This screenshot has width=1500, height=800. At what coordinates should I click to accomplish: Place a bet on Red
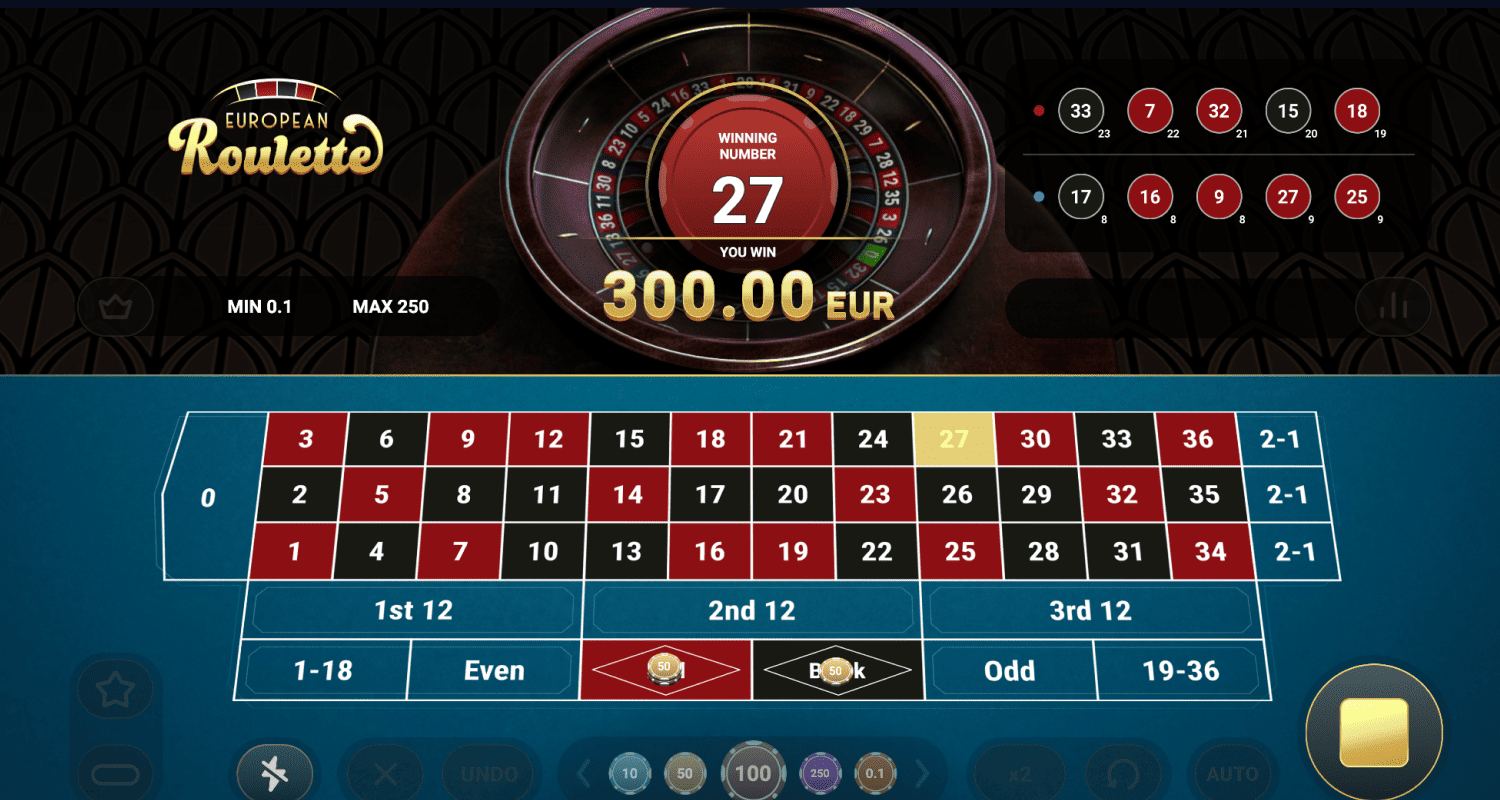click(665, 670)
